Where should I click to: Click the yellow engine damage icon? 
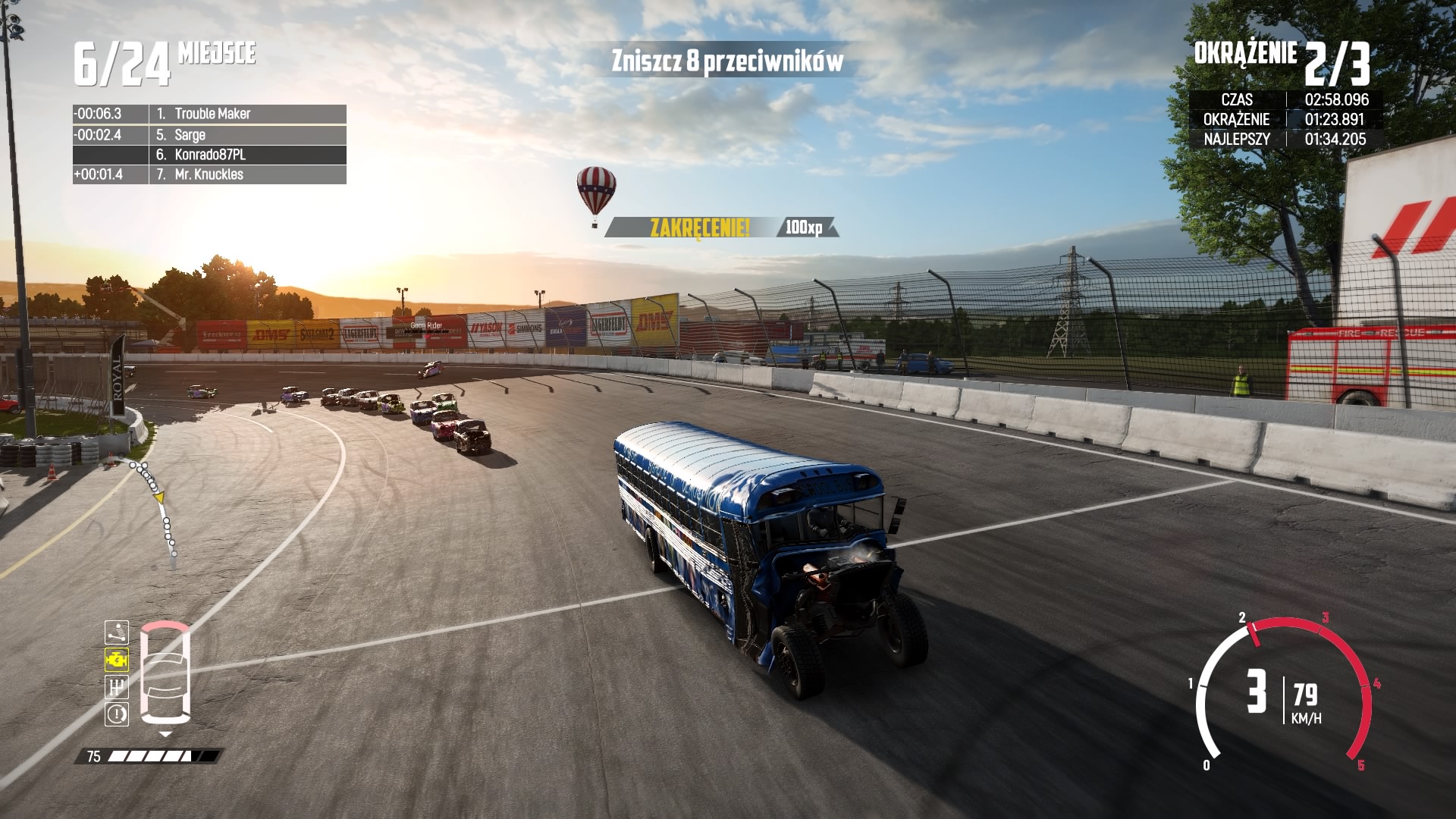click(x=117, y=660)
